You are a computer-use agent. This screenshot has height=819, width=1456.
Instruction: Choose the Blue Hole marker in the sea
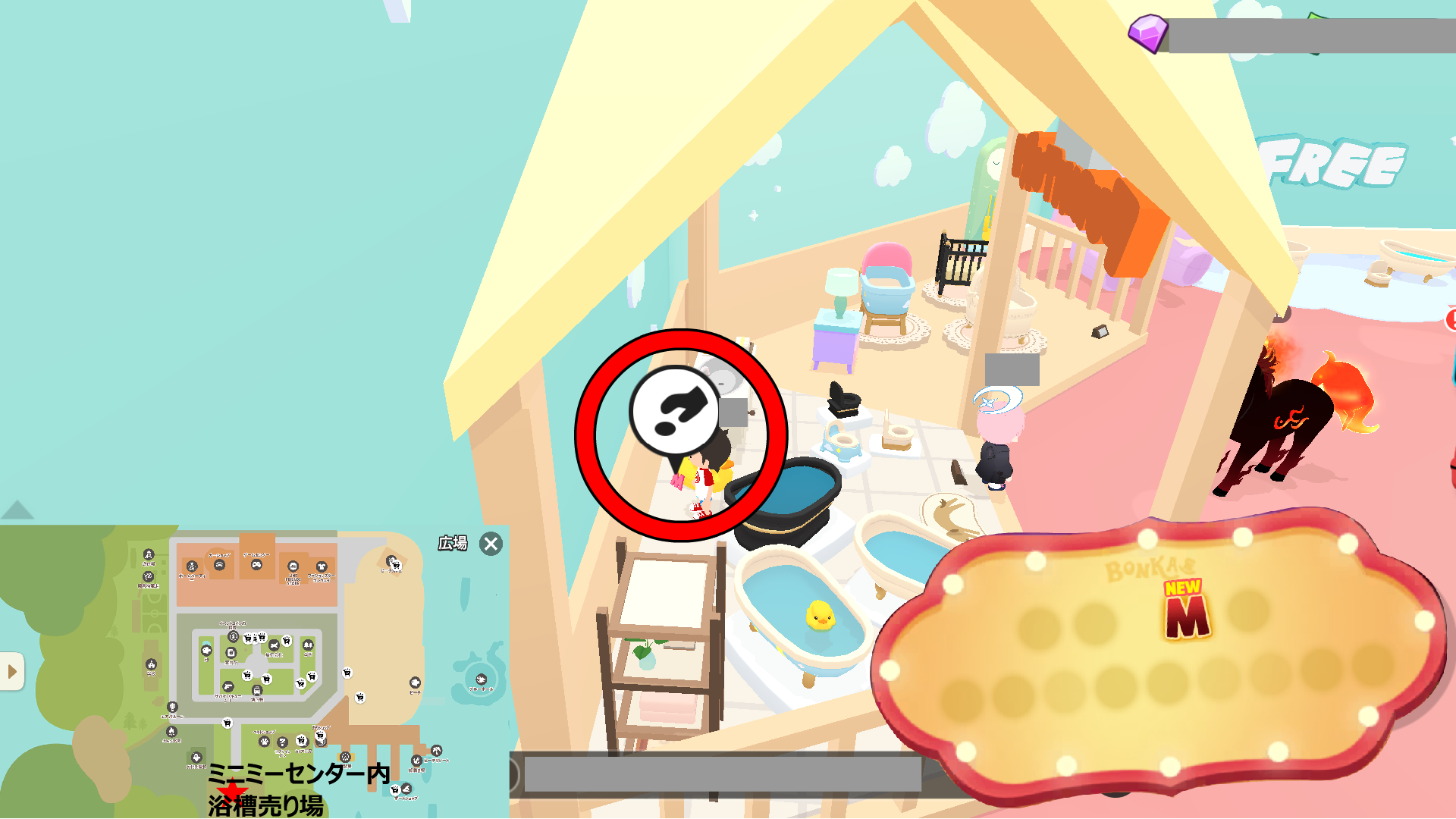481,679
